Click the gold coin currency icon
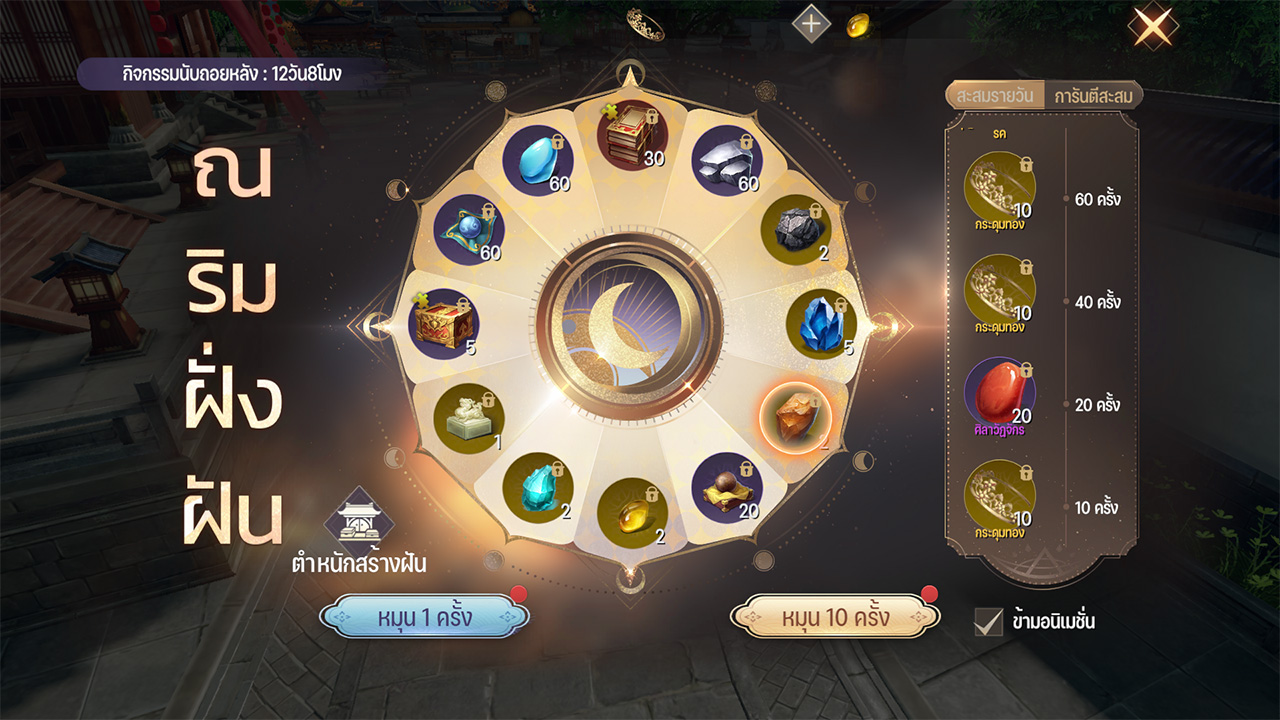Screen dimensions: 1280x720 tap(858, 26)
